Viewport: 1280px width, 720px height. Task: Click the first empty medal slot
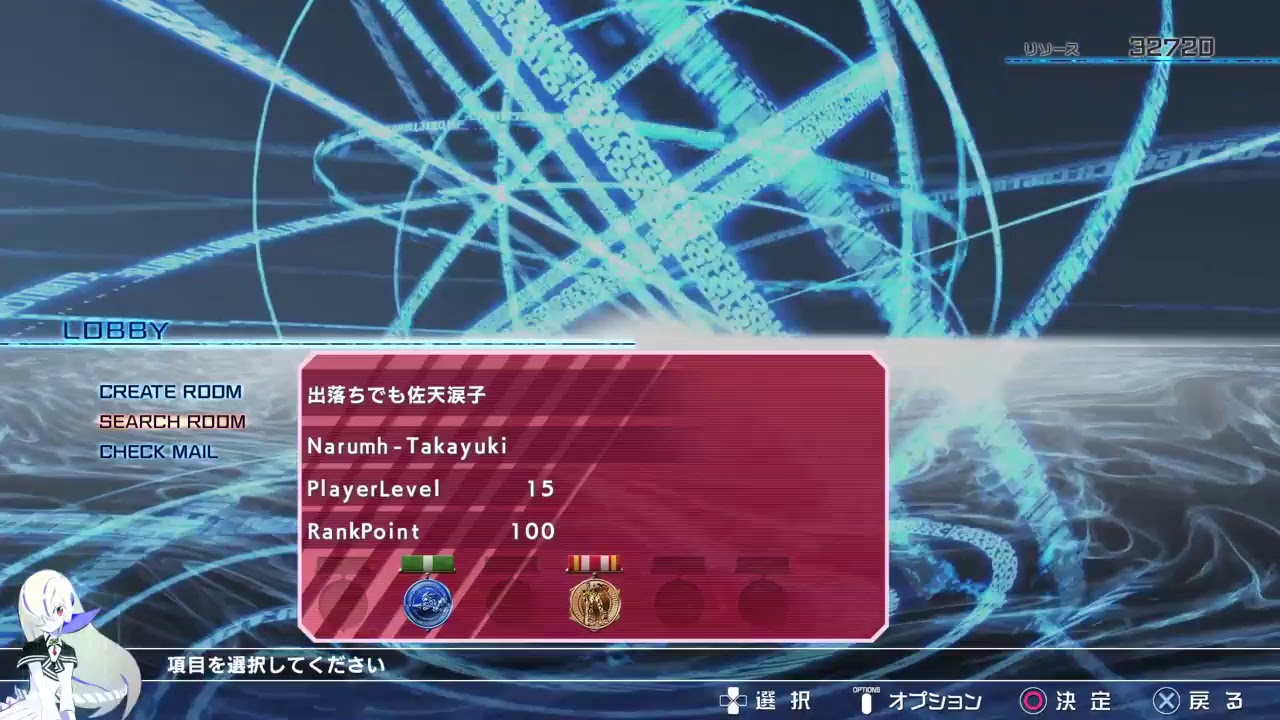(x=345, y=600)
